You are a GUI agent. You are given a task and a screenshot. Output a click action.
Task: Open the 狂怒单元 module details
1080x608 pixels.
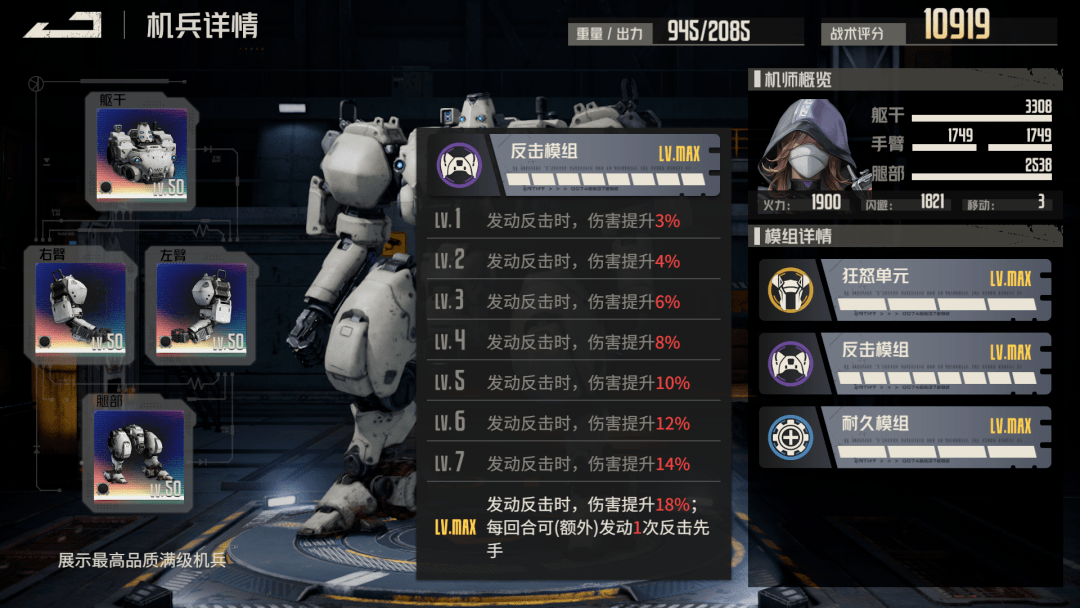905,290
